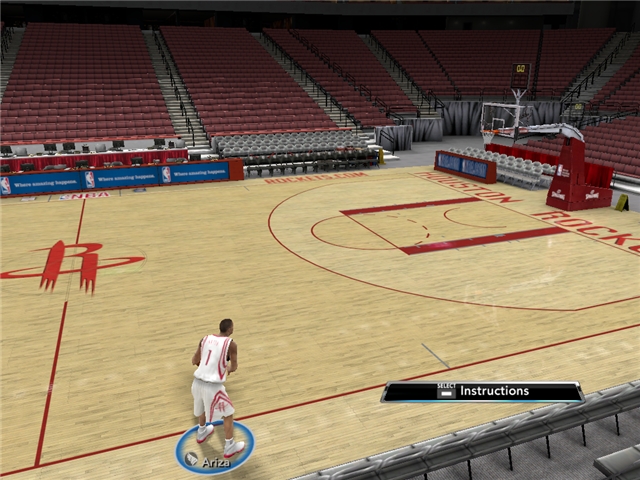Select the Ariza player marker
The width and height of the screenshot is (640, 480).
[214, 450]
